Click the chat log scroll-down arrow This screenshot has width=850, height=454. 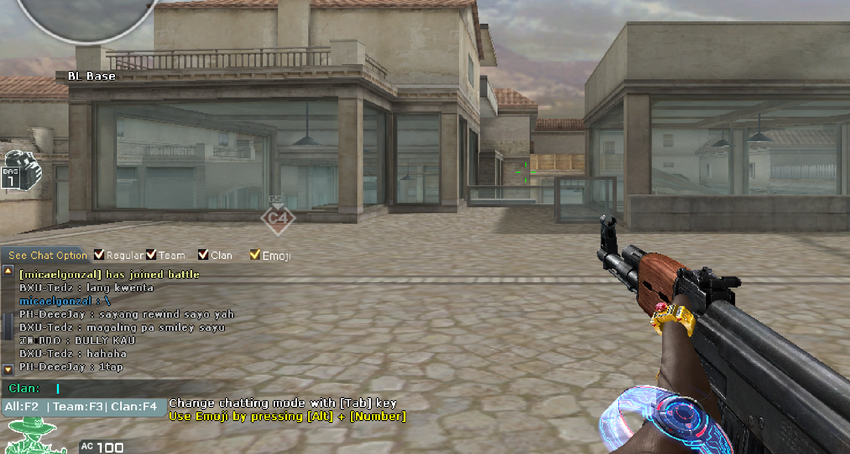7,369
